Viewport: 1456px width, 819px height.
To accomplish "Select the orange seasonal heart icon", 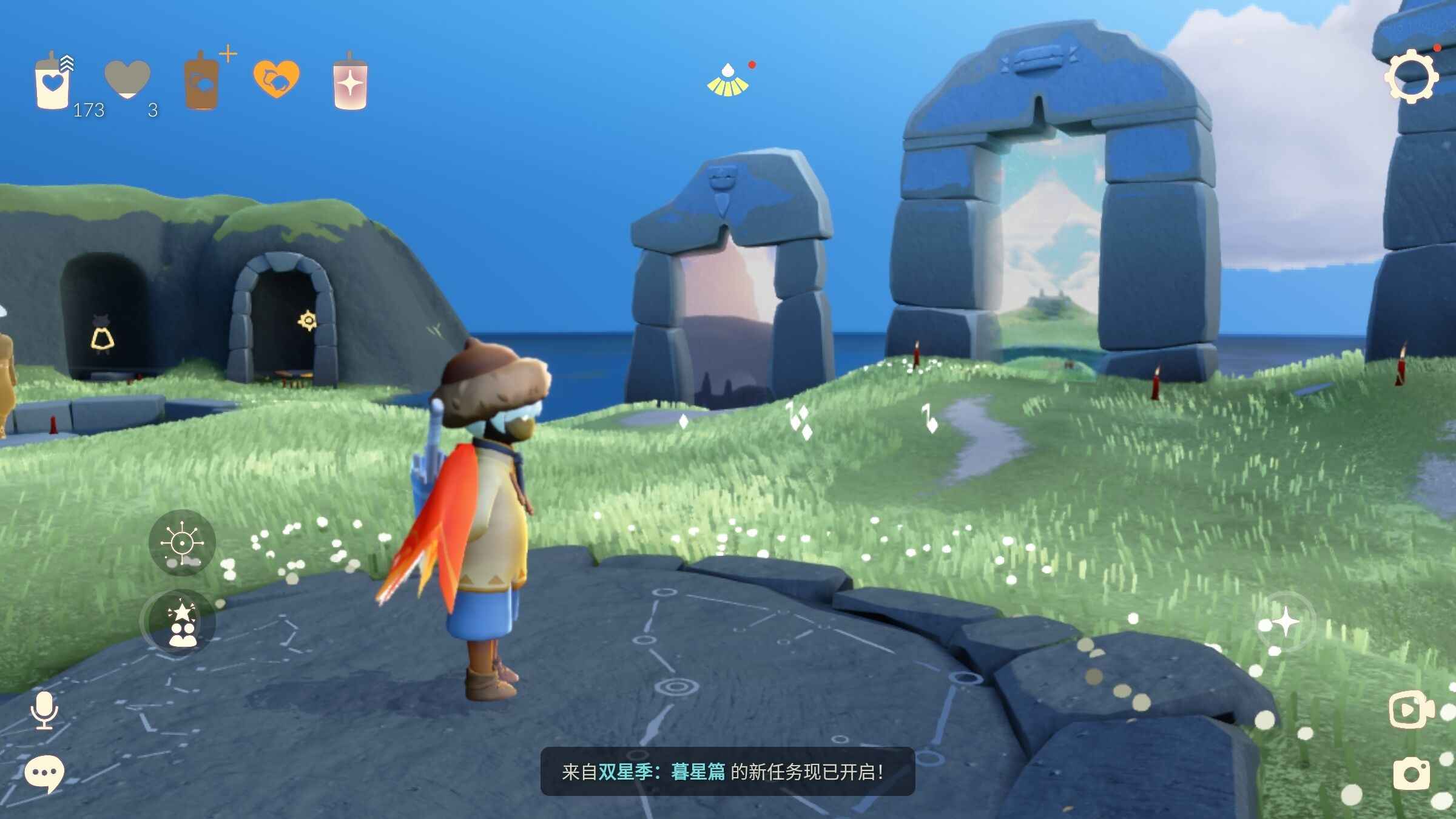I will [276, 79].
